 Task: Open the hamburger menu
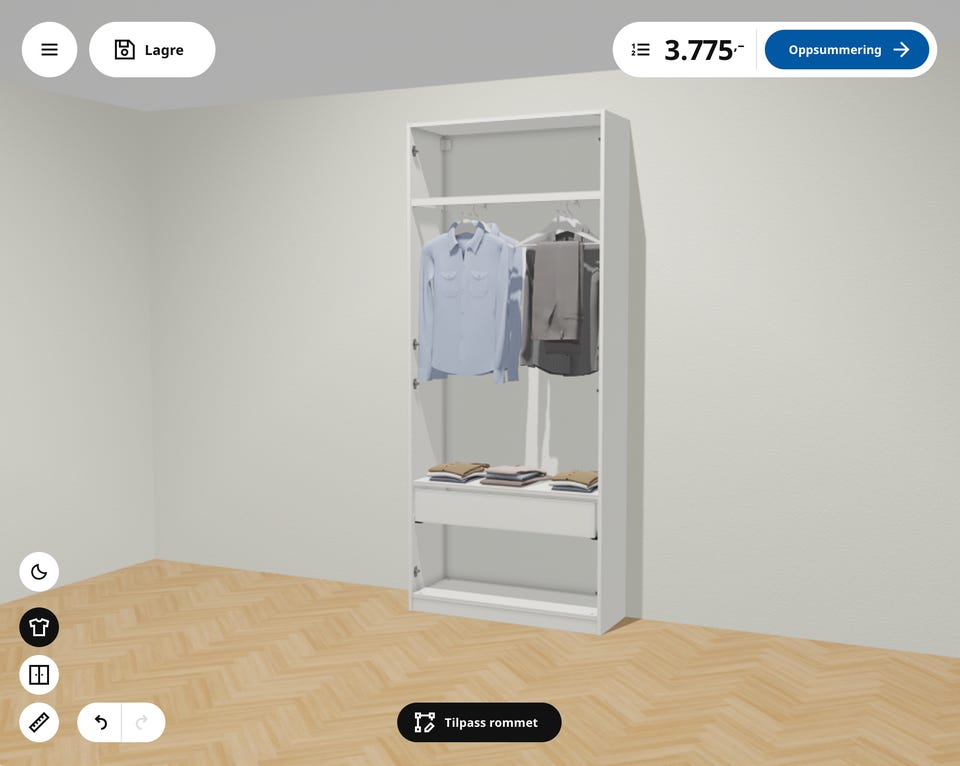49,50
